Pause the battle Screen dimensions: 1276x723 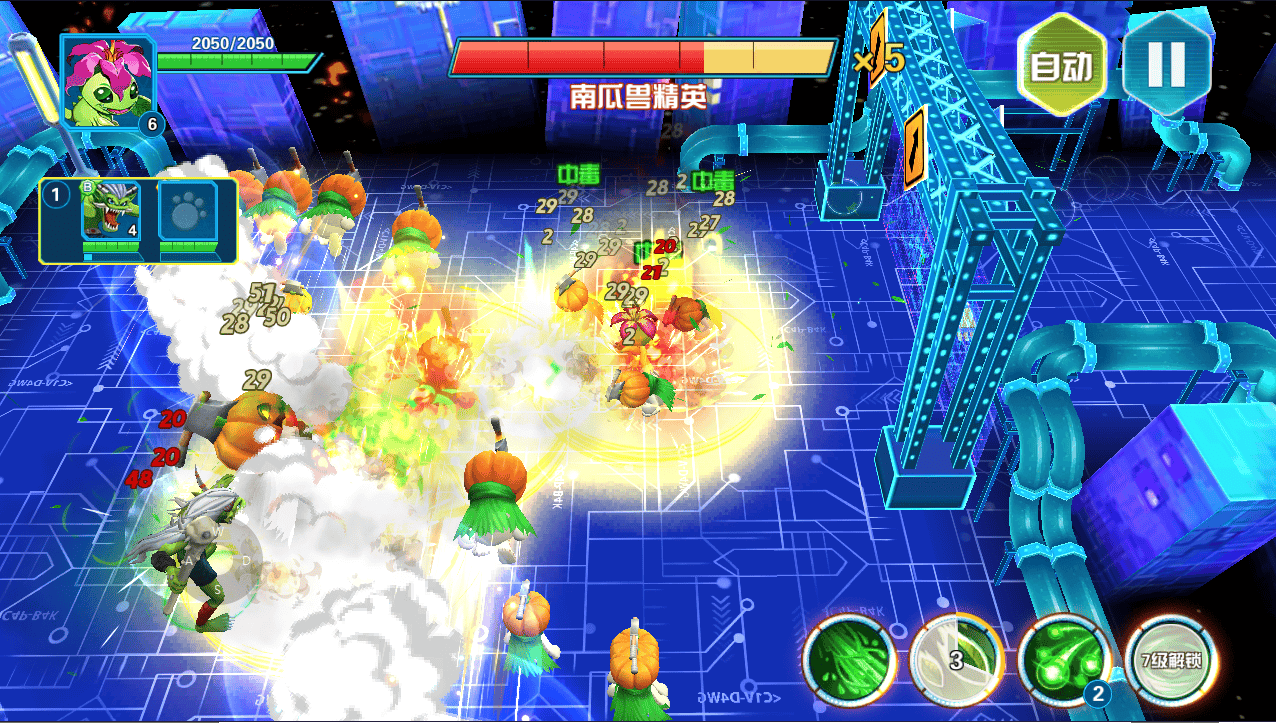(x=1167, y=64)
